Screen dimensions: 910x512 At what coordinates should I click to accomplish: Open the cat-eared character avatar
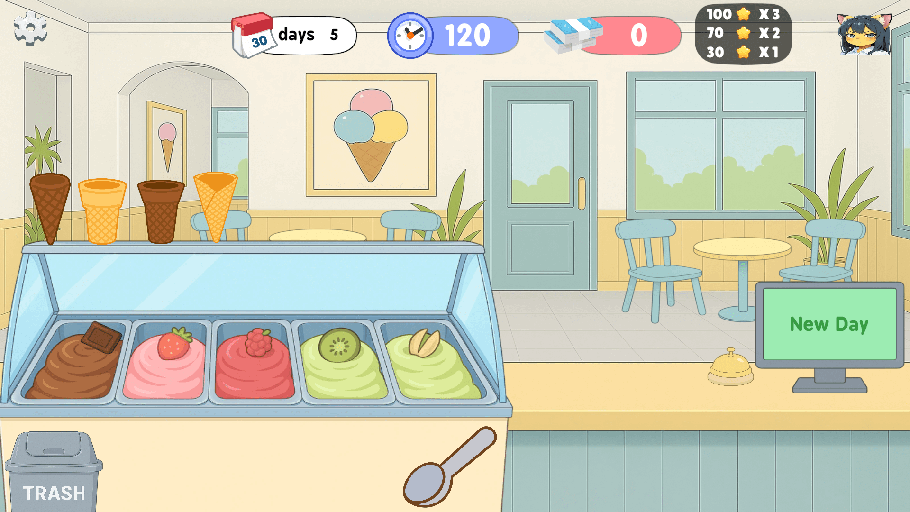tap(863, 36)
